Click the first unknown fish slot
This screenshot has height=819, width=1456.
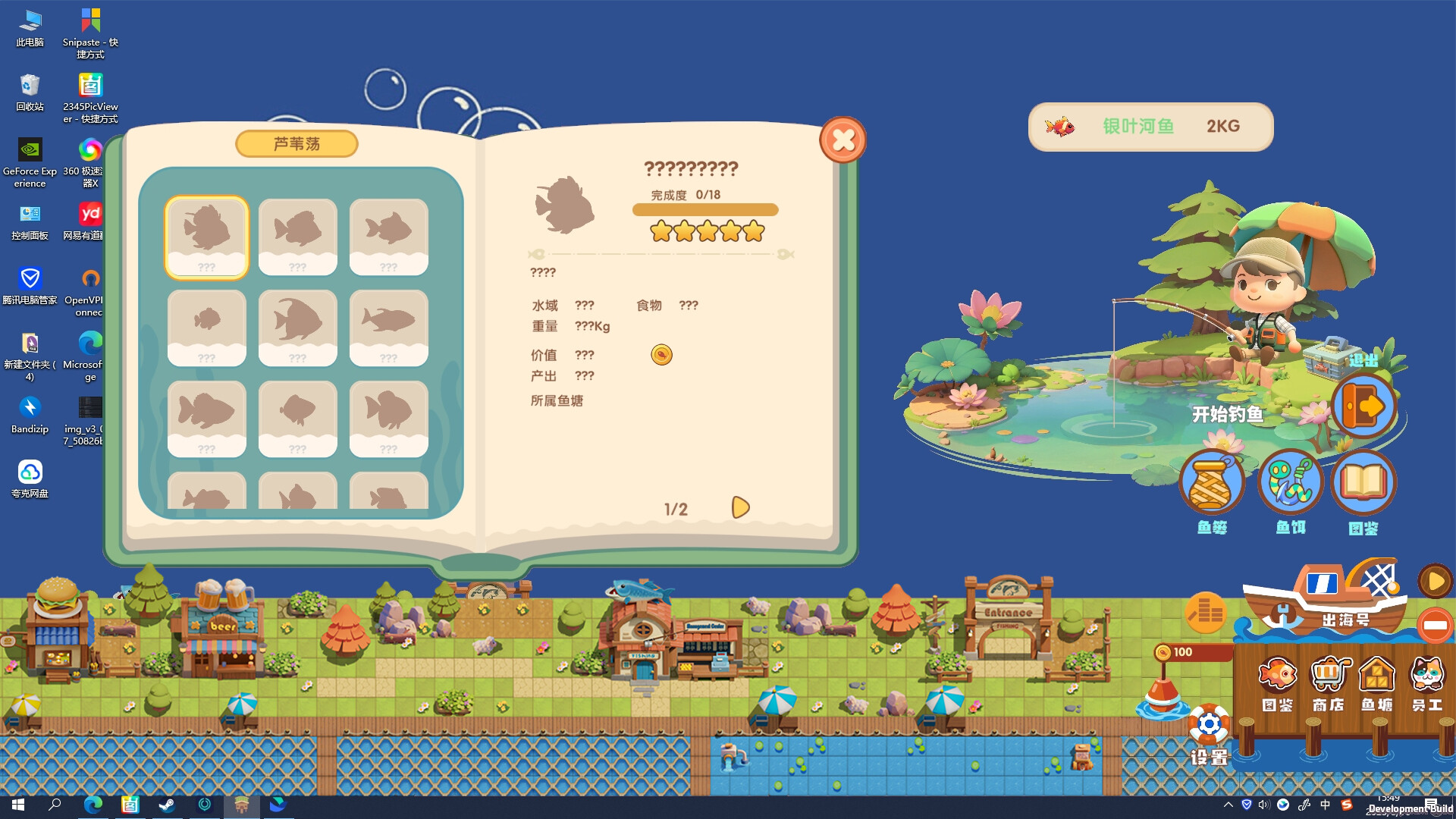coord(206,237)
